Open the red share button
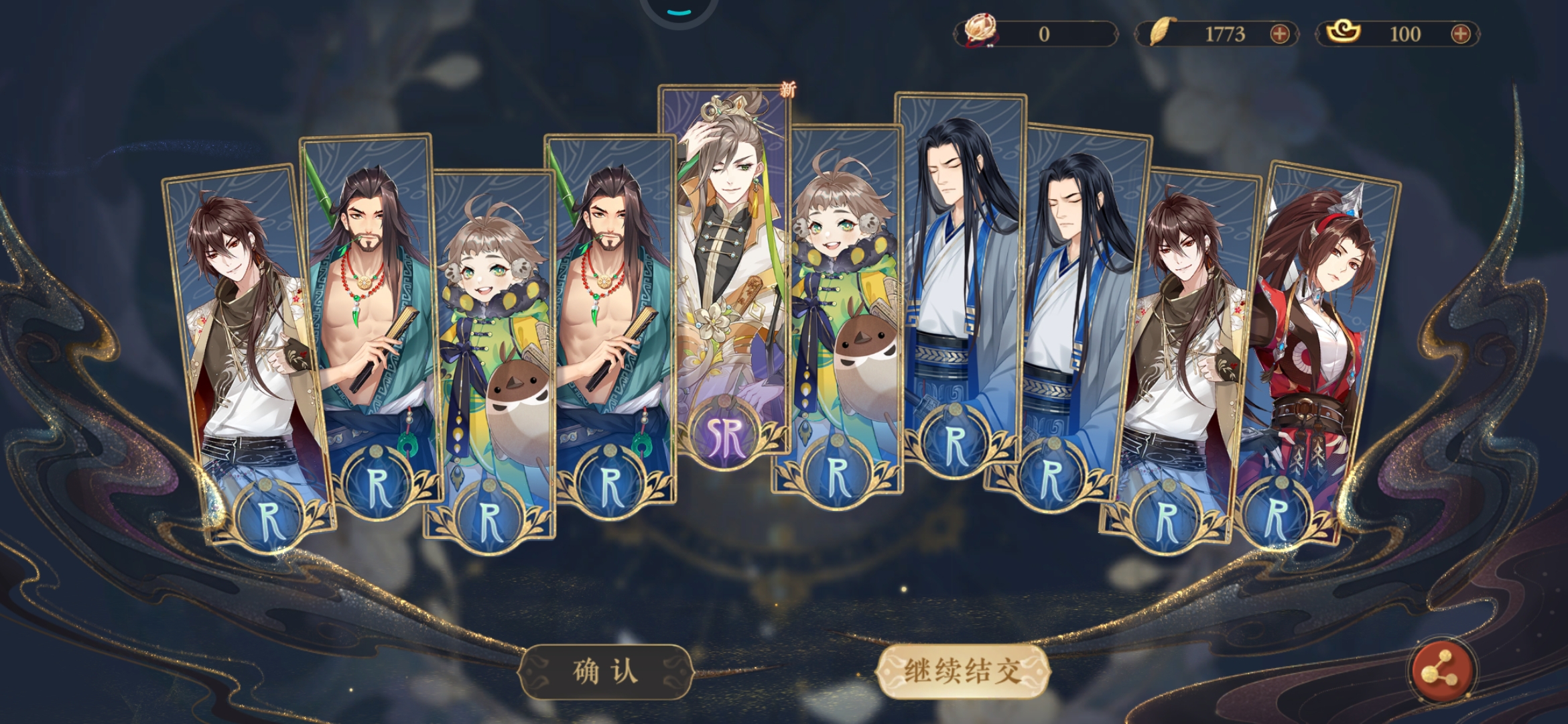Screen dimensions: 1568x724 click(x=1441, y=672)
